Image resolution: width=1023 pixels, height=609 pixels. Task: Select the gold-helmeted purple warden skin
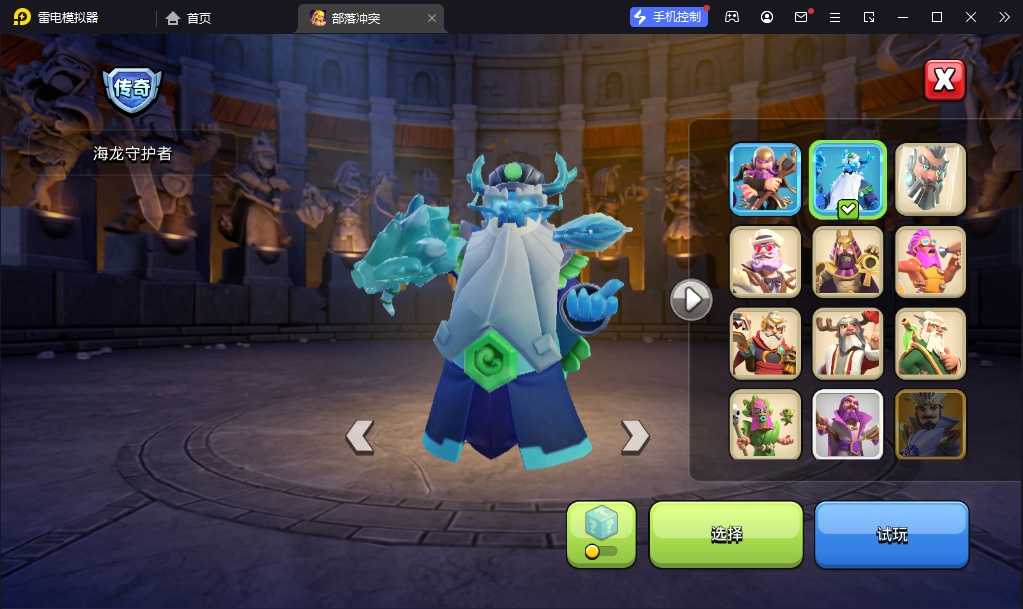pyautogui.click(x=765, y=179)
